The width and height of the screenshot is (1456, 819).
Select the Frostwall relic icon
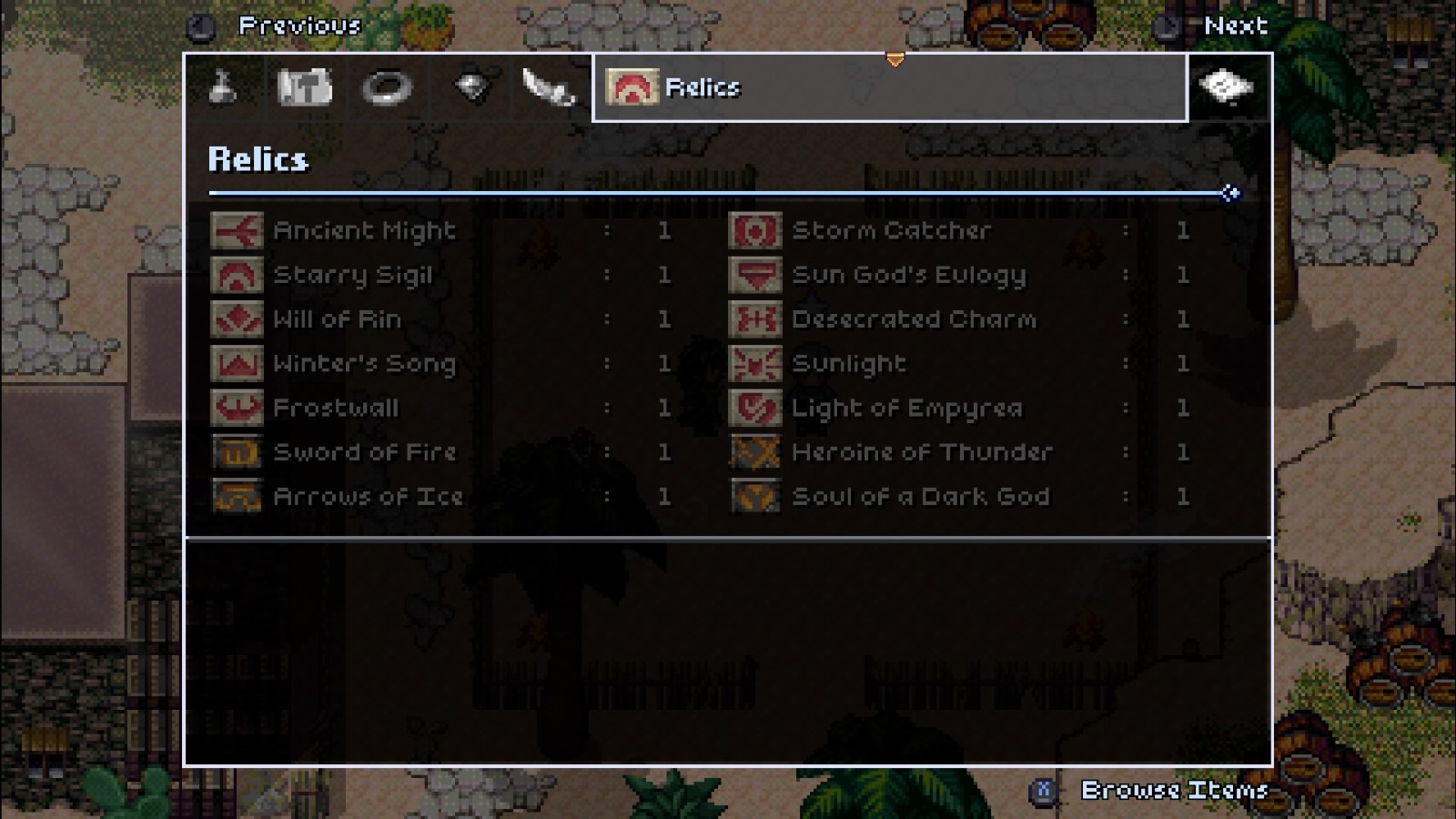236,409
